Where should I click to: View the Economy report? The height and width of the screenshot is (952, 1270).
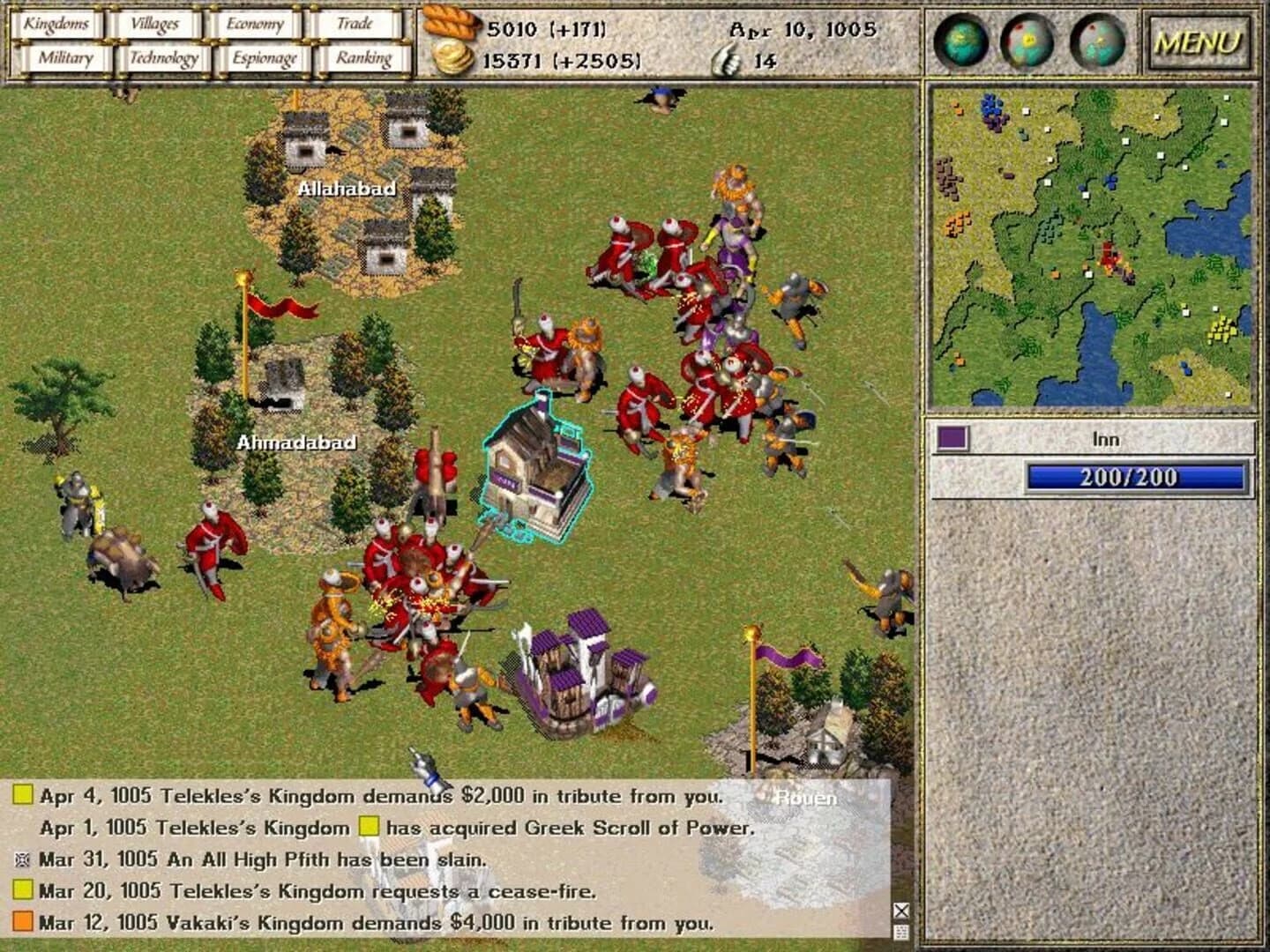point(256,24)
